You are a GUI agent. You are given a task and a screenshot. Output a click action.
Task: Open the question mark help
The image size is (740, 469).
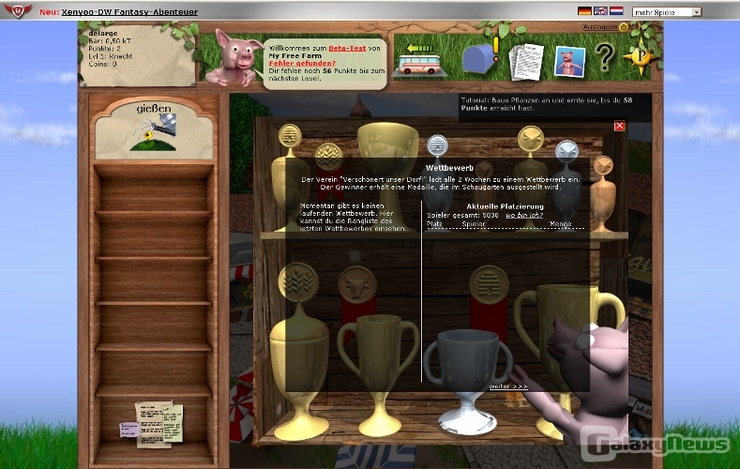point(605,60)
